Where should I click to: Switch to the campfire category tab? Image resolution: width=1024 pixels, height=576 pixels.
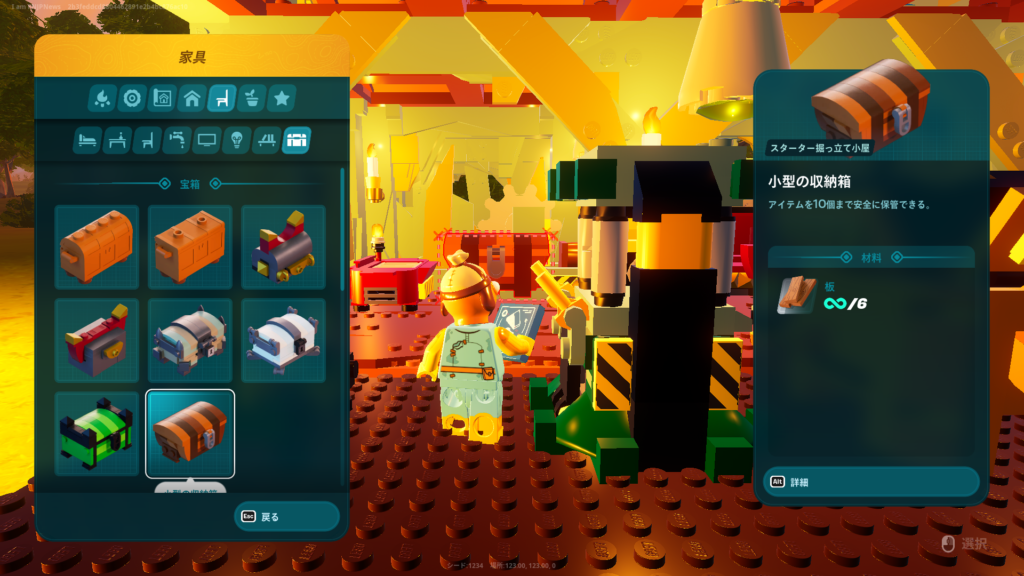click(102, 98)
